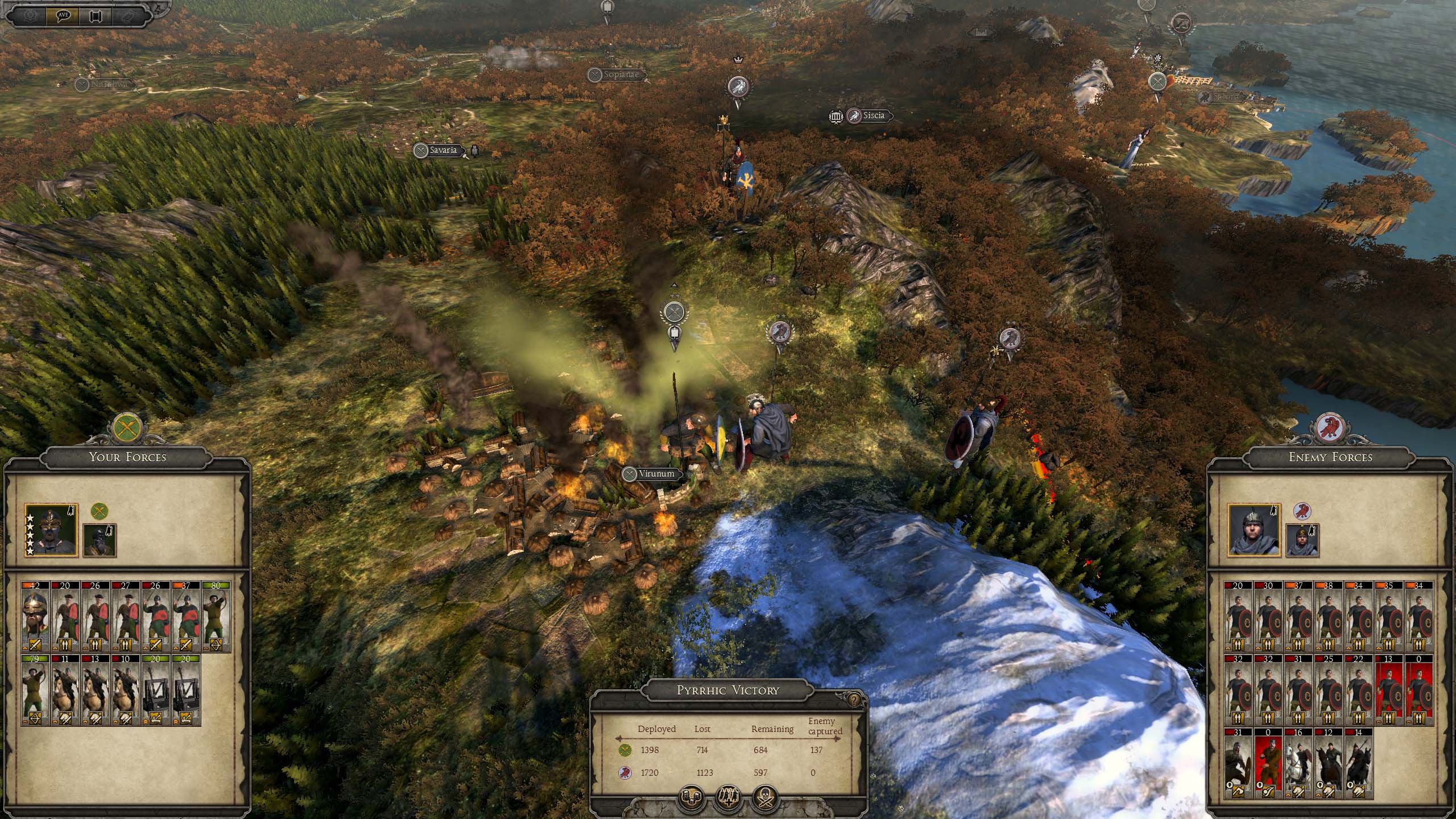Open the question mark help button
Screen dimensions: 1456x819
(x=853, y=700)
